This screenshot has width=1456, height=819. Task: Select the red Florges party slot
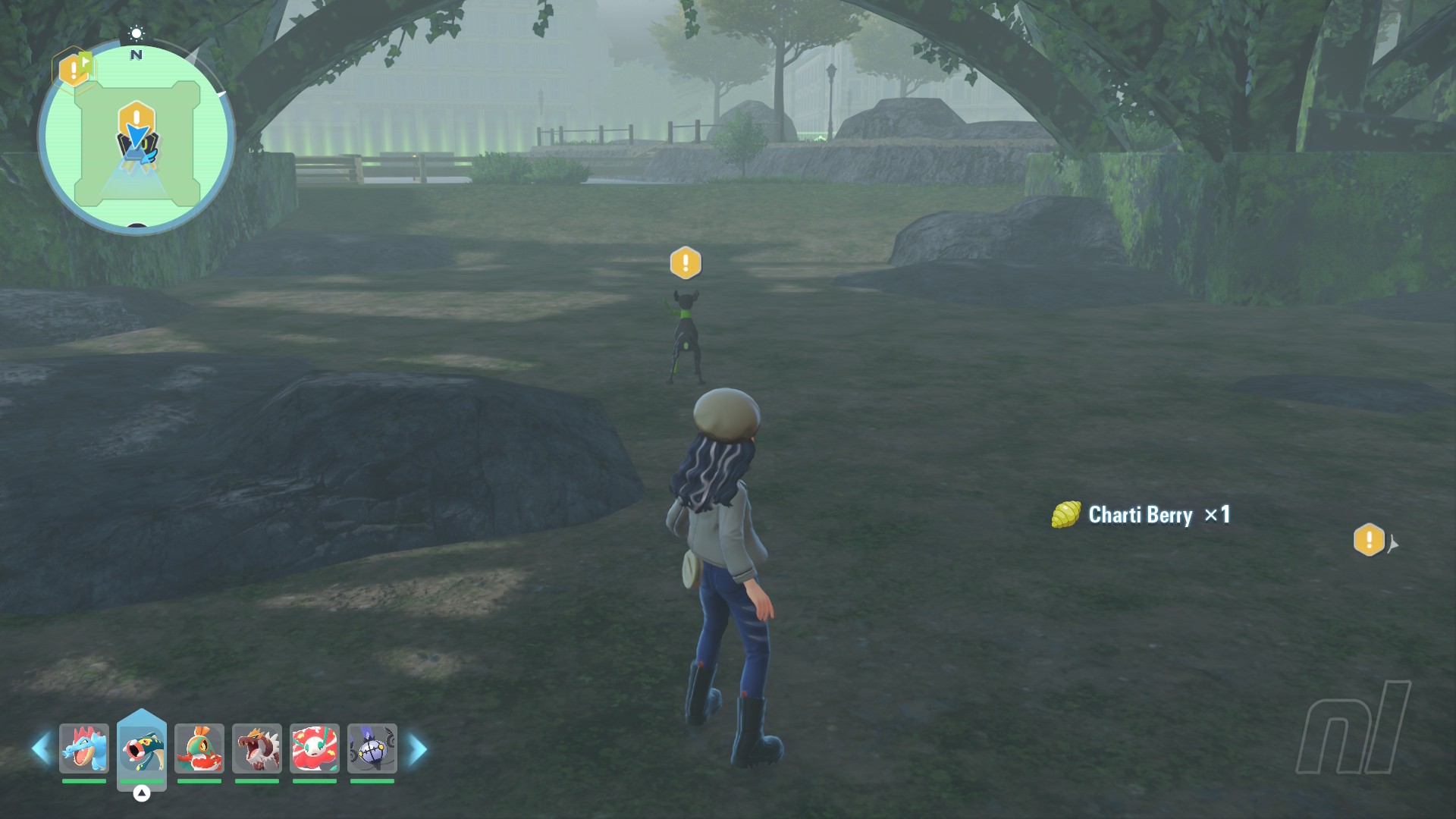[315, 748]
